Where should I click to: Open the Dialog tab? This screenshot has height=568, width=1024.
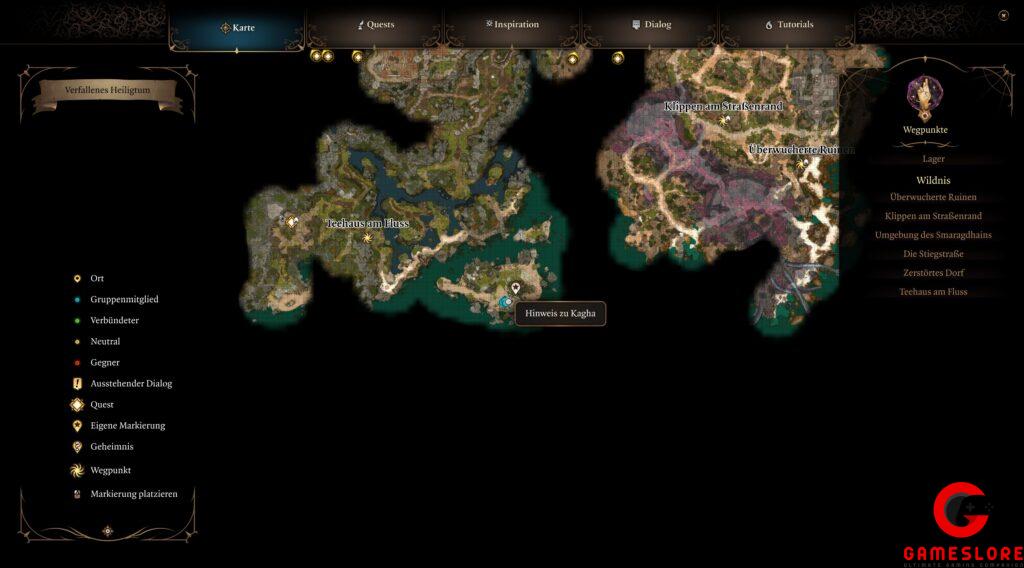point(651,24)
